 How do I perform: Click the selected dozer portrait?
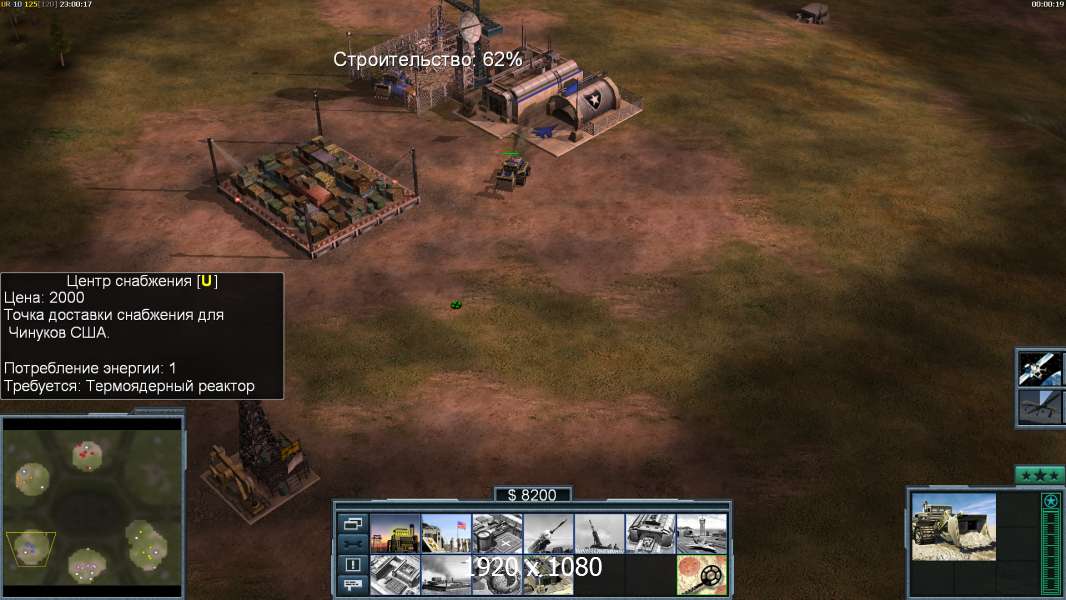(953, 527)
